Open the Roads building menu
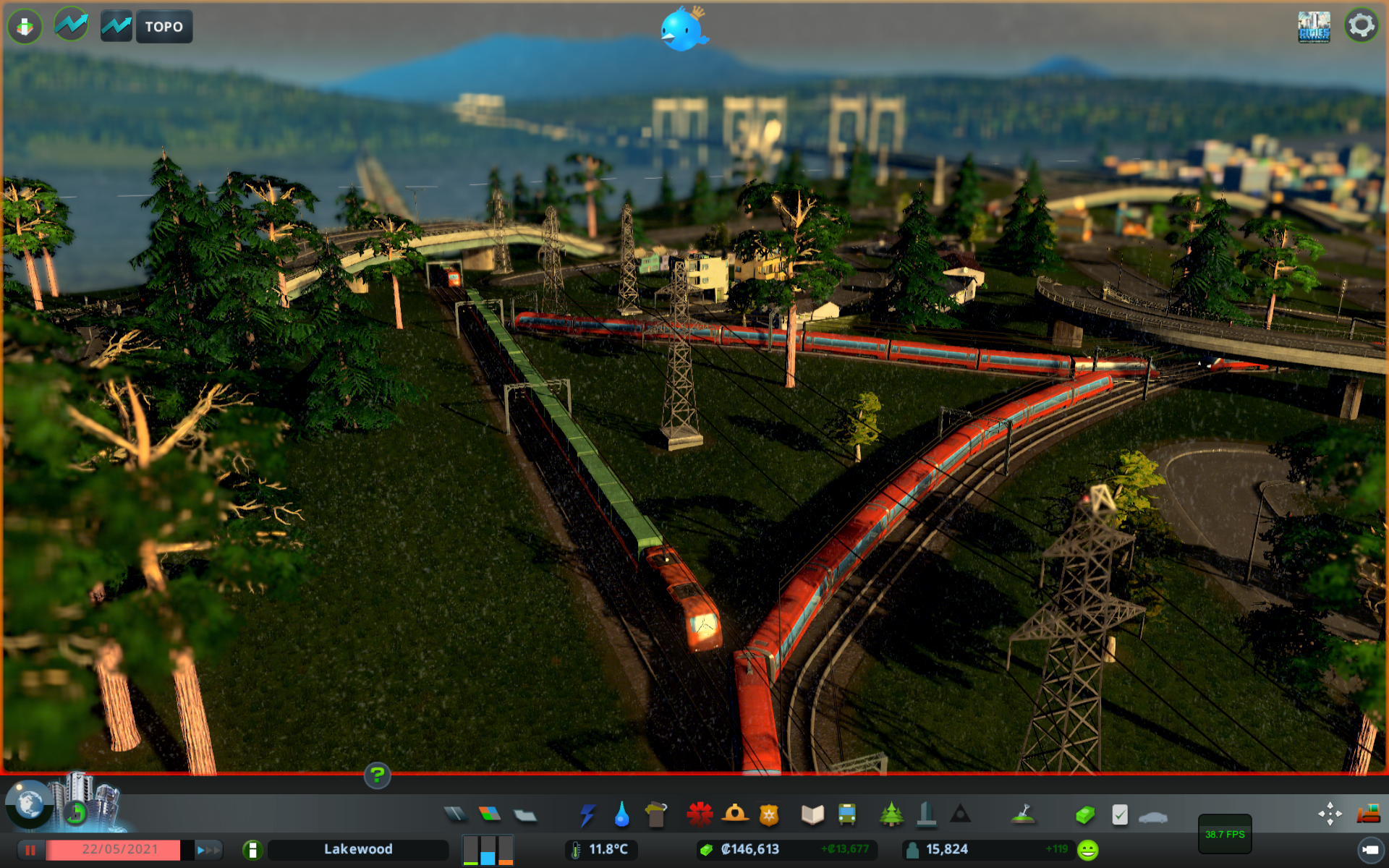 click(x=455, y=814)
